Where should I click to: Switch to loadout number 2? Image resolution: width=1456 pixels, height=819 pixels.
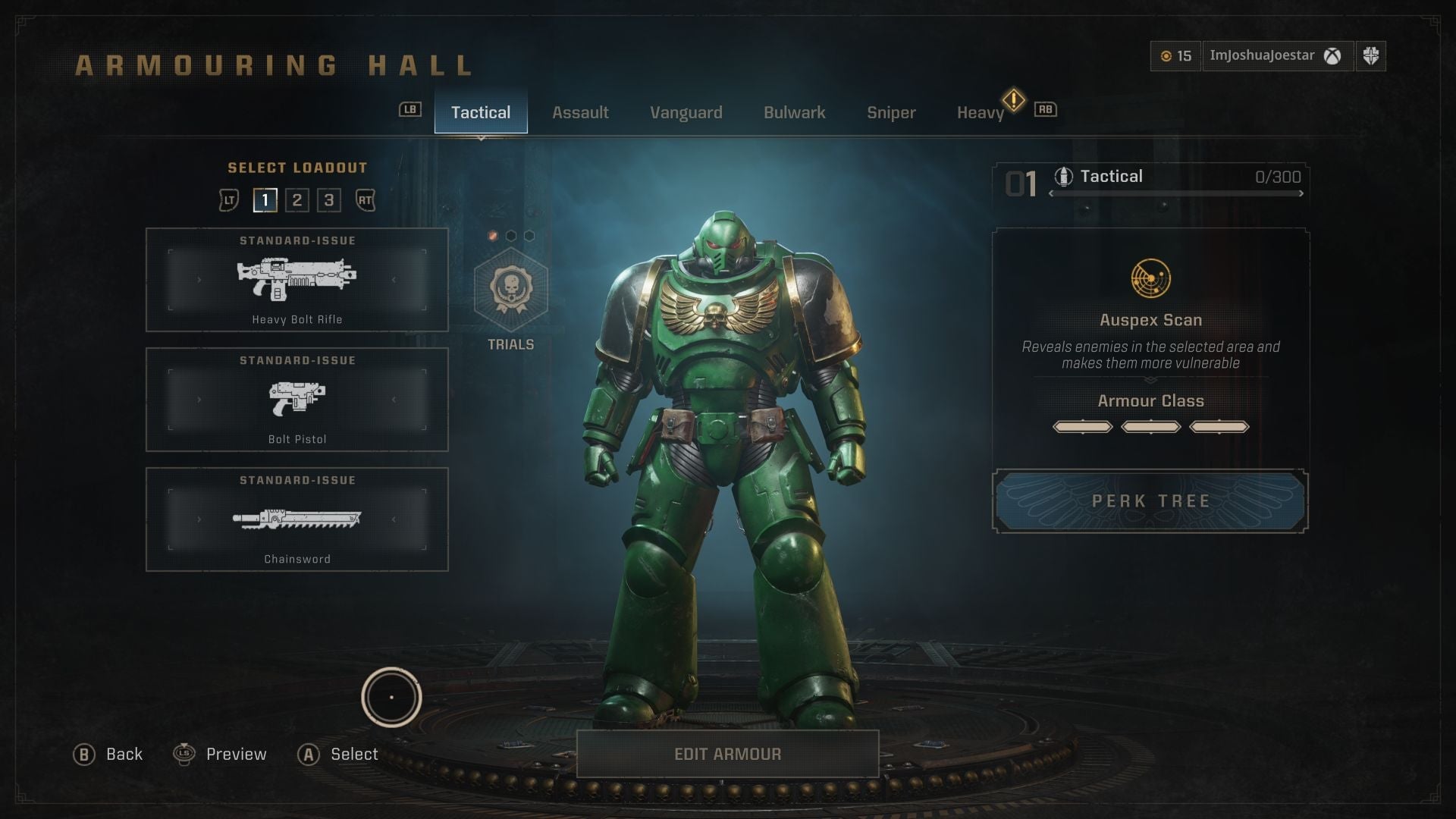click(x=297, y=200)
